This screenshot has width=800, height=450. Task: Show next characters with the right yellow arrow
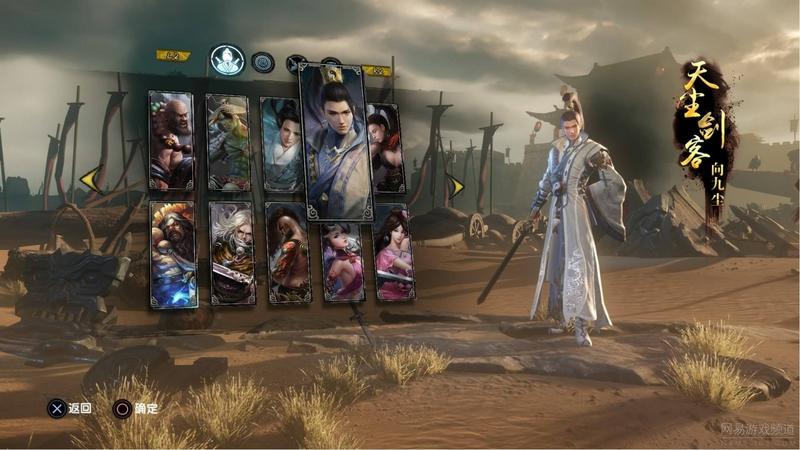tap(456, 186)
